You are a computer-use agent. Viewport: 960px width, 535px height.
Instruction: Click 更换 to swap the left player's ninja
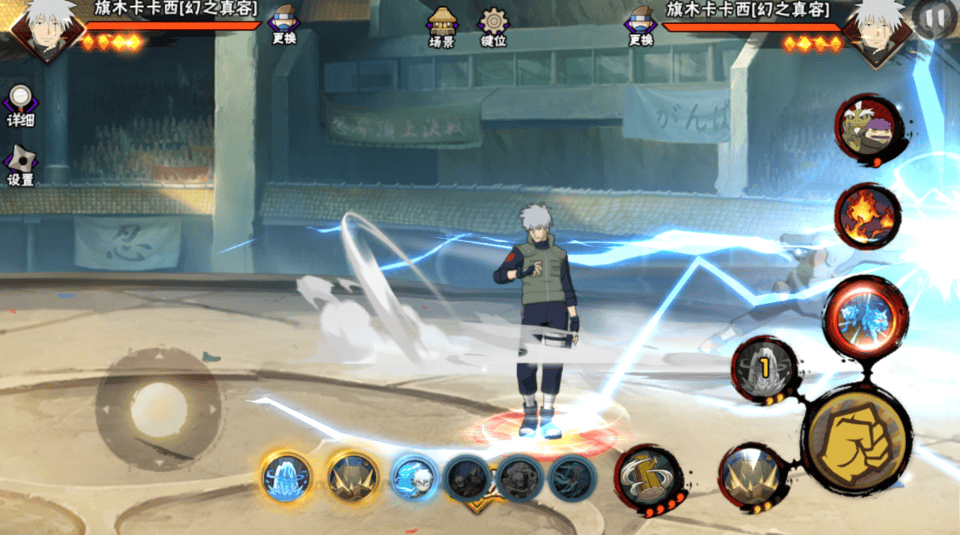click(284, 24)
